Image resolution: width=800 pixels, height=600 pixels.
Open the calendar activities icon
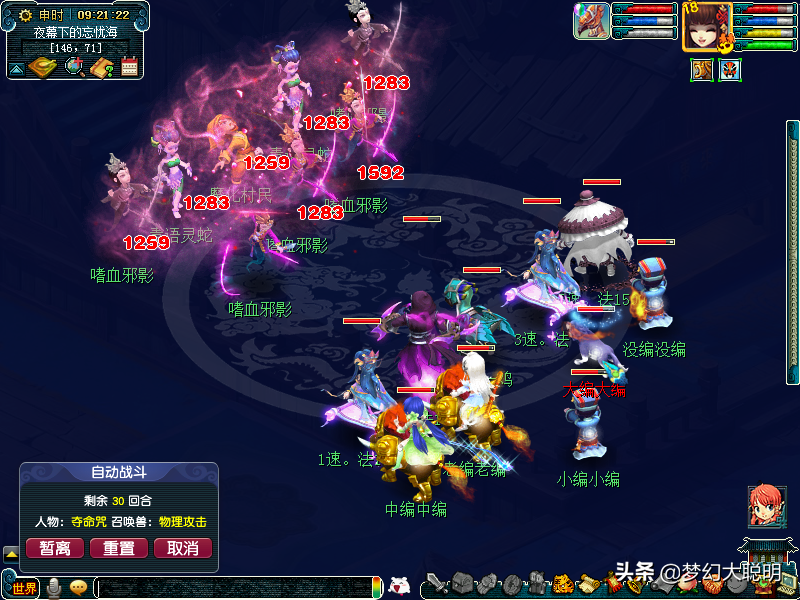(129, 67)
